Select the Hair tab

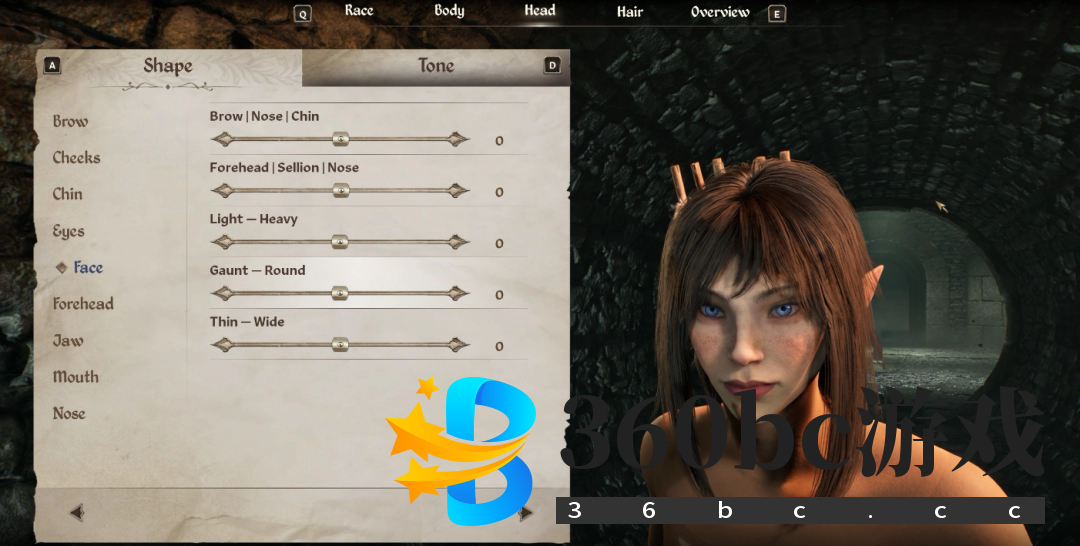pyautogui.click(x=630, y=12)
